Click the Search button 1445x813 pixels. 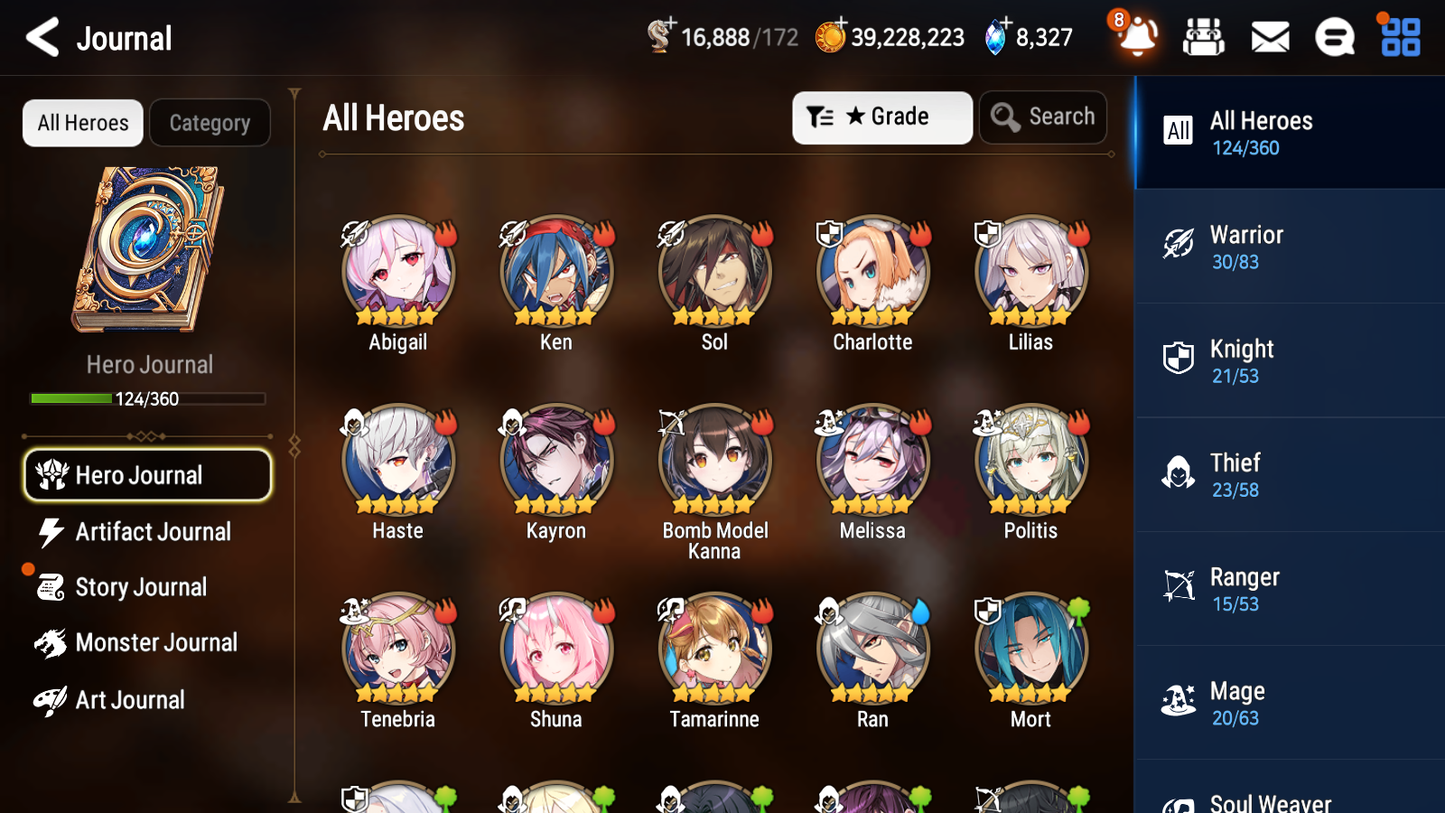(1043, 117)
